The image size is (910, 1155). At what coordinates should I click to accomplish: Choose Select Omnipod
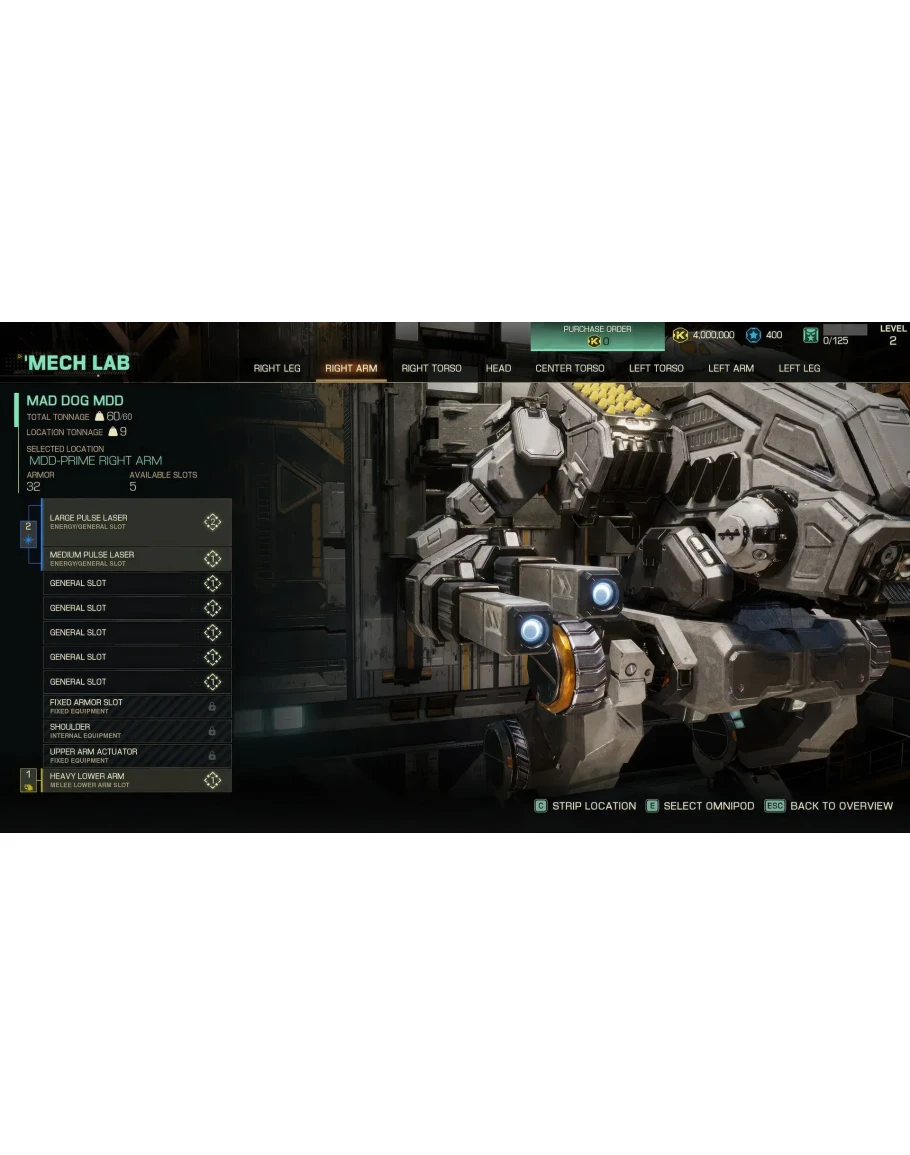[x=700, y=806]
